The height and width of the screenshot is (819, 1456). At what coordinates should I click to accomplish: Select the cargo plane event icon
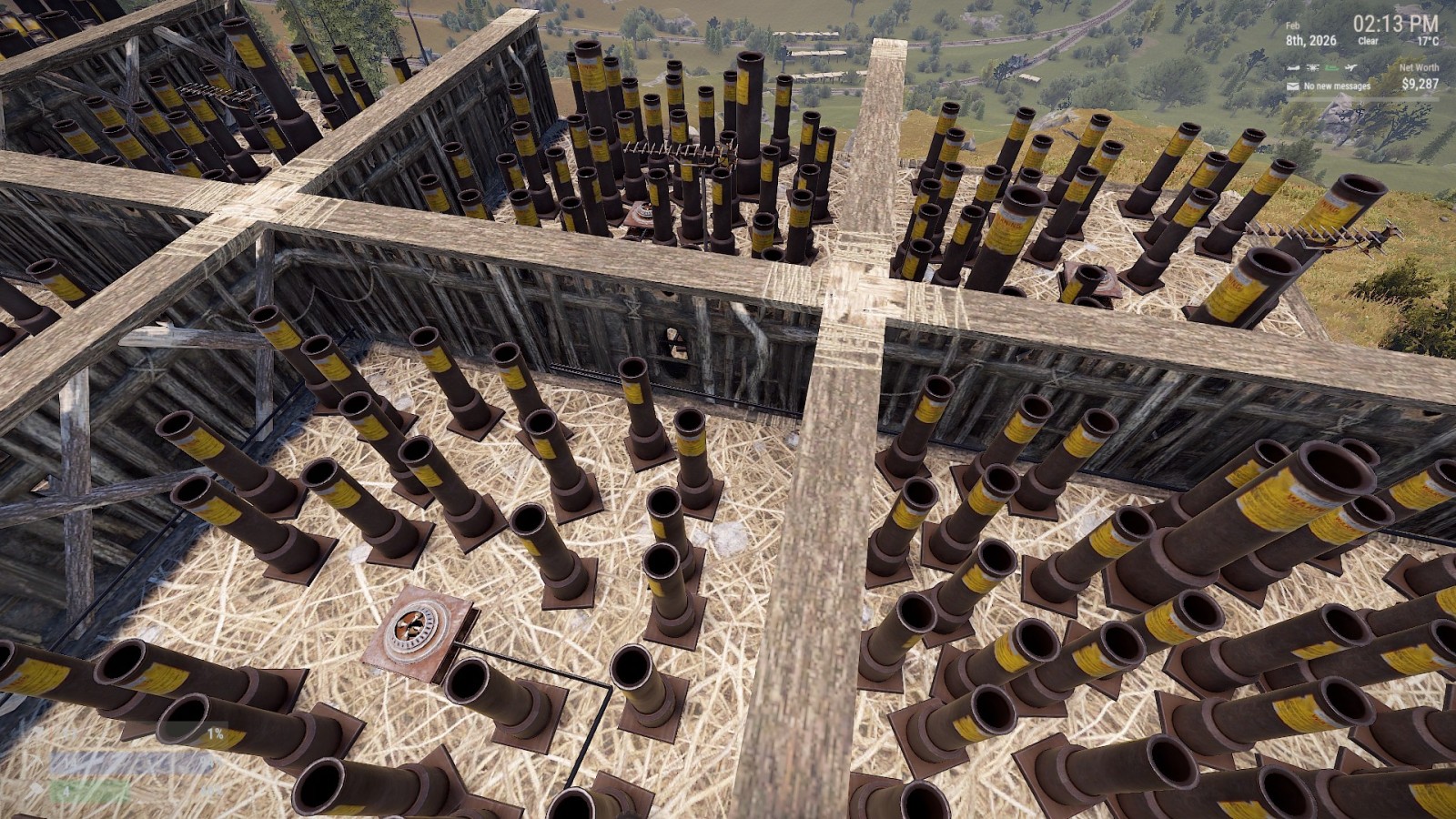click(x=1293, y=67)
